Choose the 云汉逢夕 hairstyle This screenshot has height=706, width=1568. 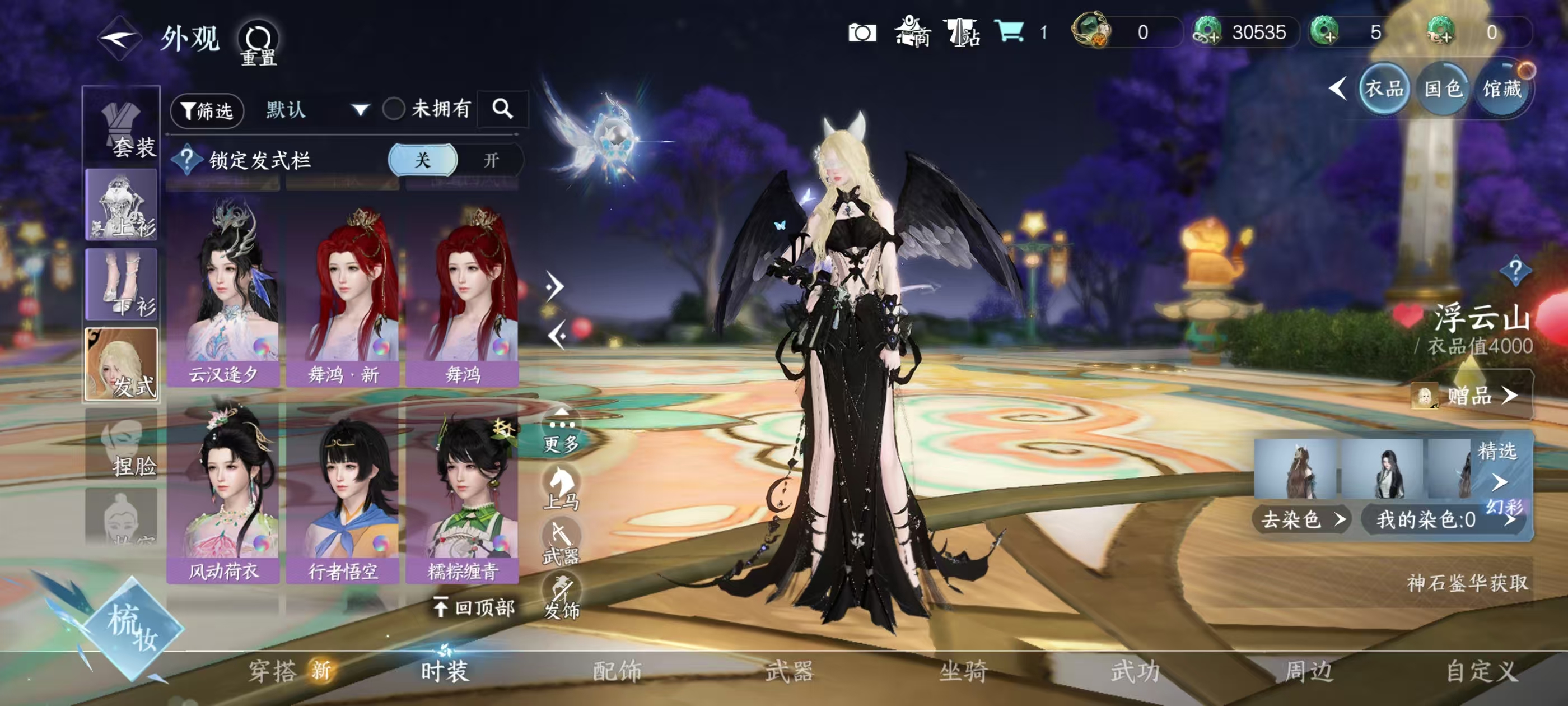[223, 292]
